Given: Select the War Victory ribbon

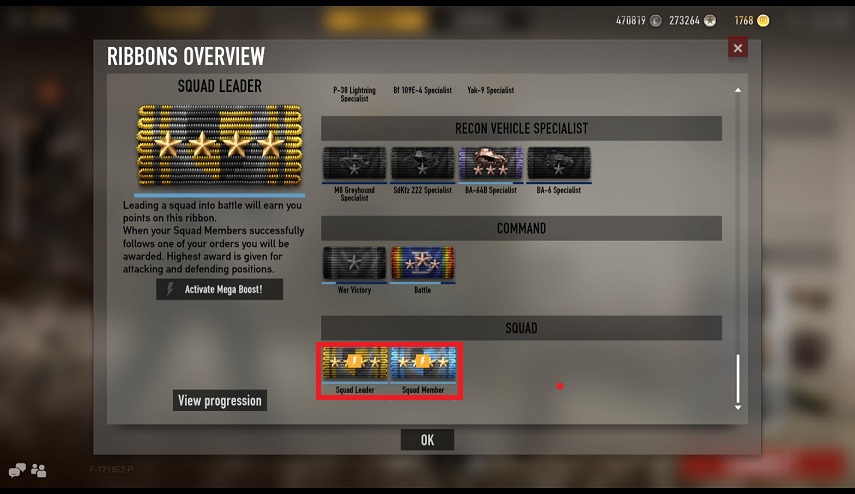Looking at the screenshot, I should (x=354, y=264).
